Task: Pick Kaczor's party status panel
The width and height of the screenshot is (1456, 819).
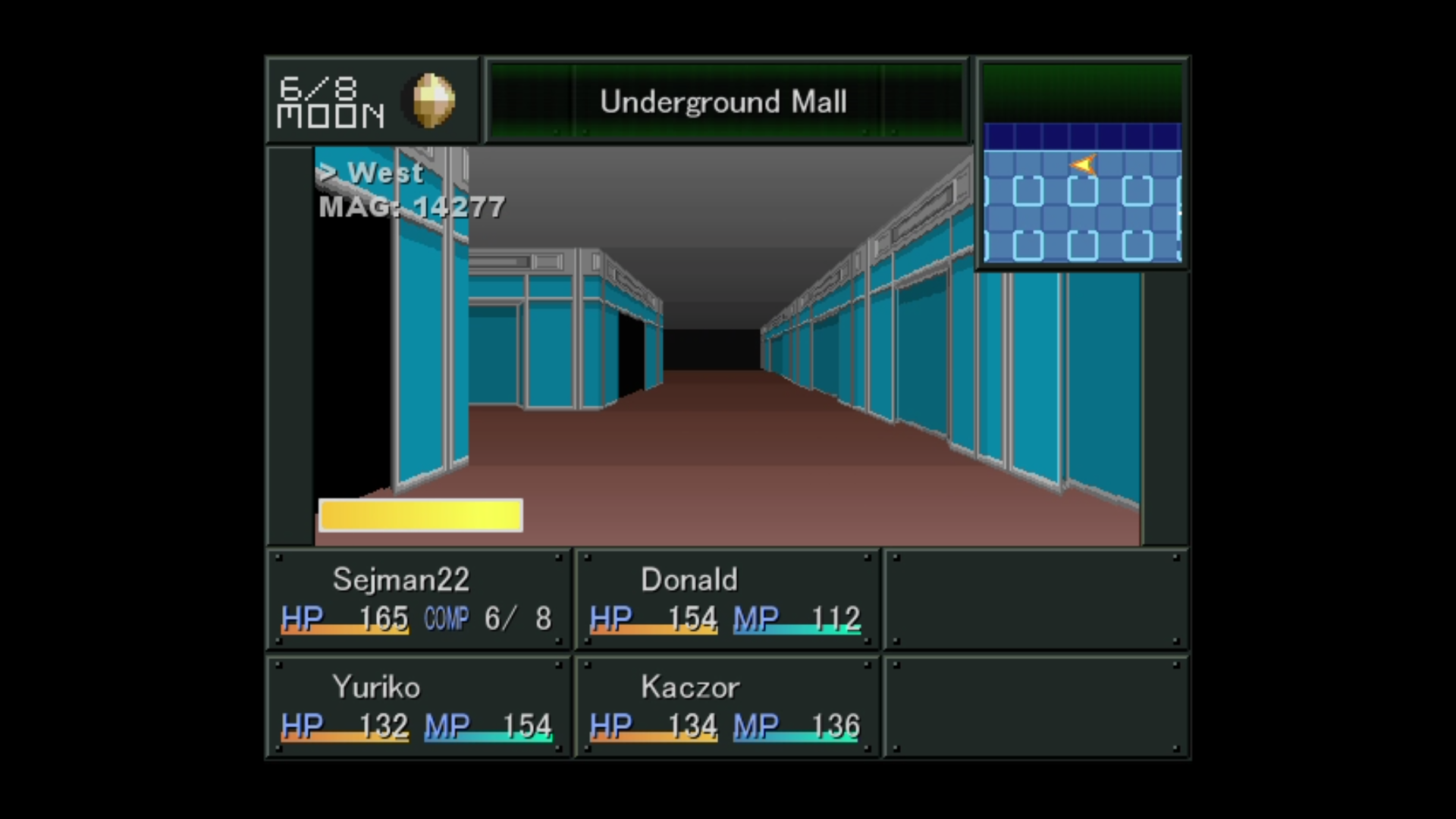Action: click(726, 707)
